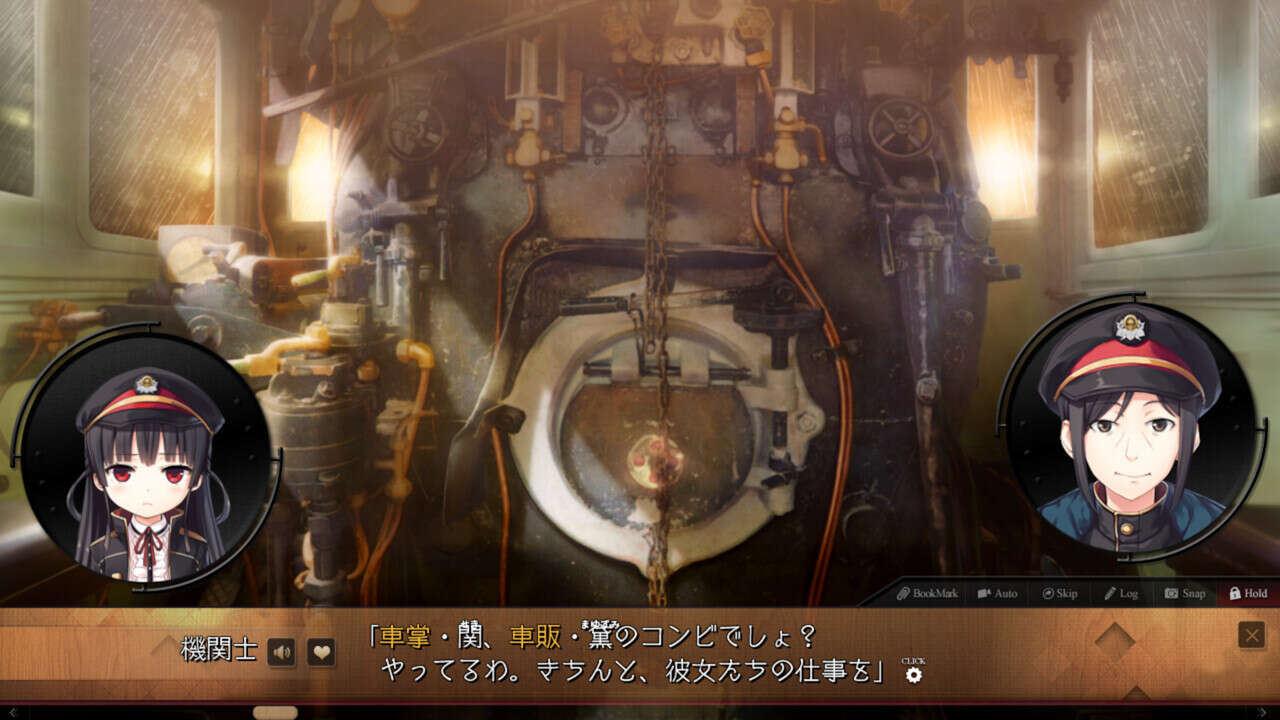
Task: Open the dialogue Log
Action: point(1121,593)
